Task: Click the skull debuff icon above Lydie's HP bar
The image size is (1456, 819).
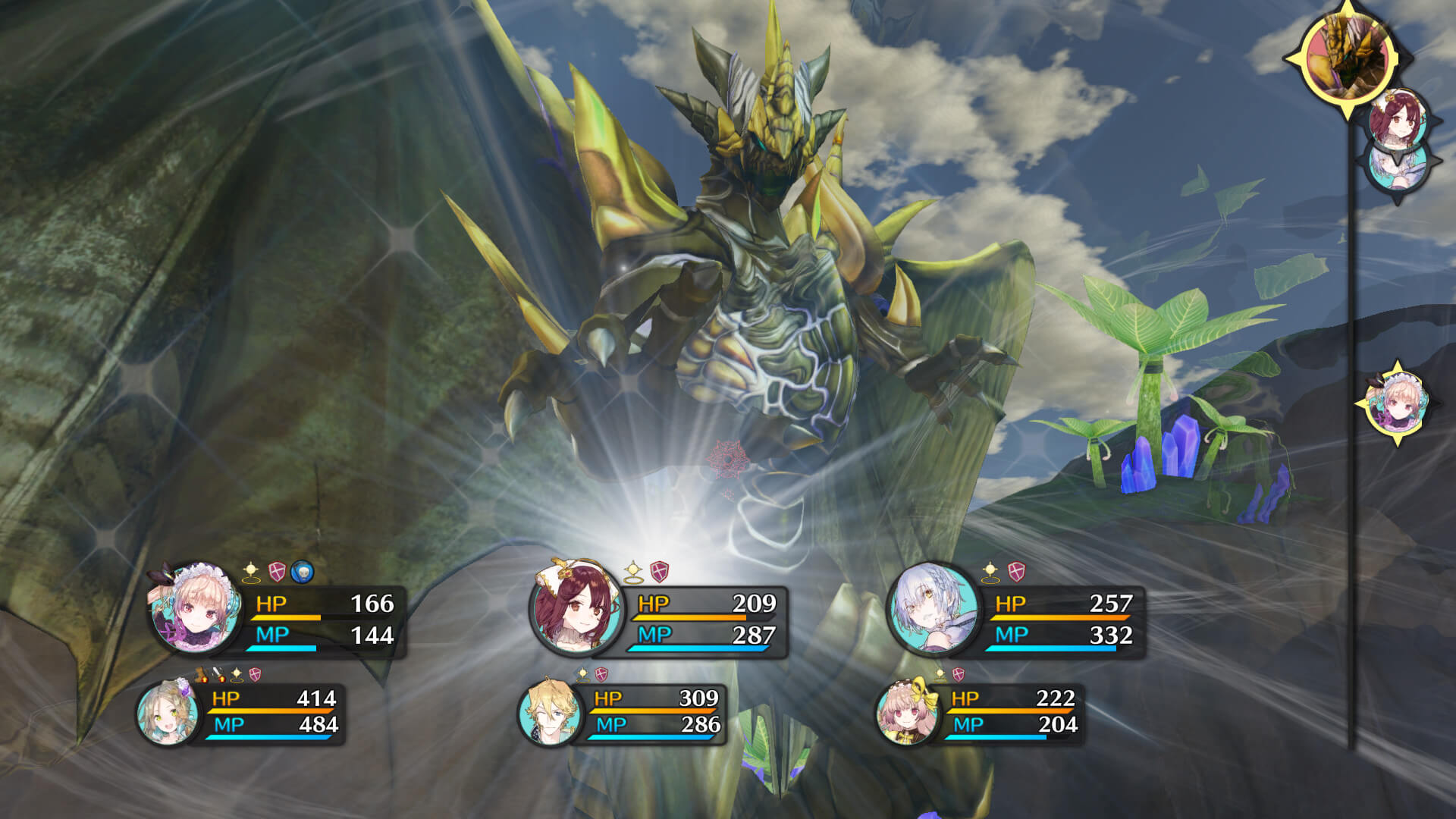Action: pos(302,570)
